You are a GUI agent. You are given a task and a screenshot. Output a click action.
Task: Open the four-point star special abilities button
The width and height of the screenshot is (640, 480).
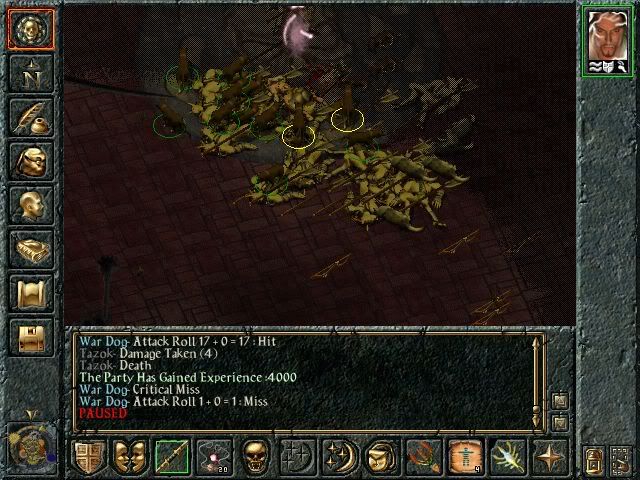point(546,456)
